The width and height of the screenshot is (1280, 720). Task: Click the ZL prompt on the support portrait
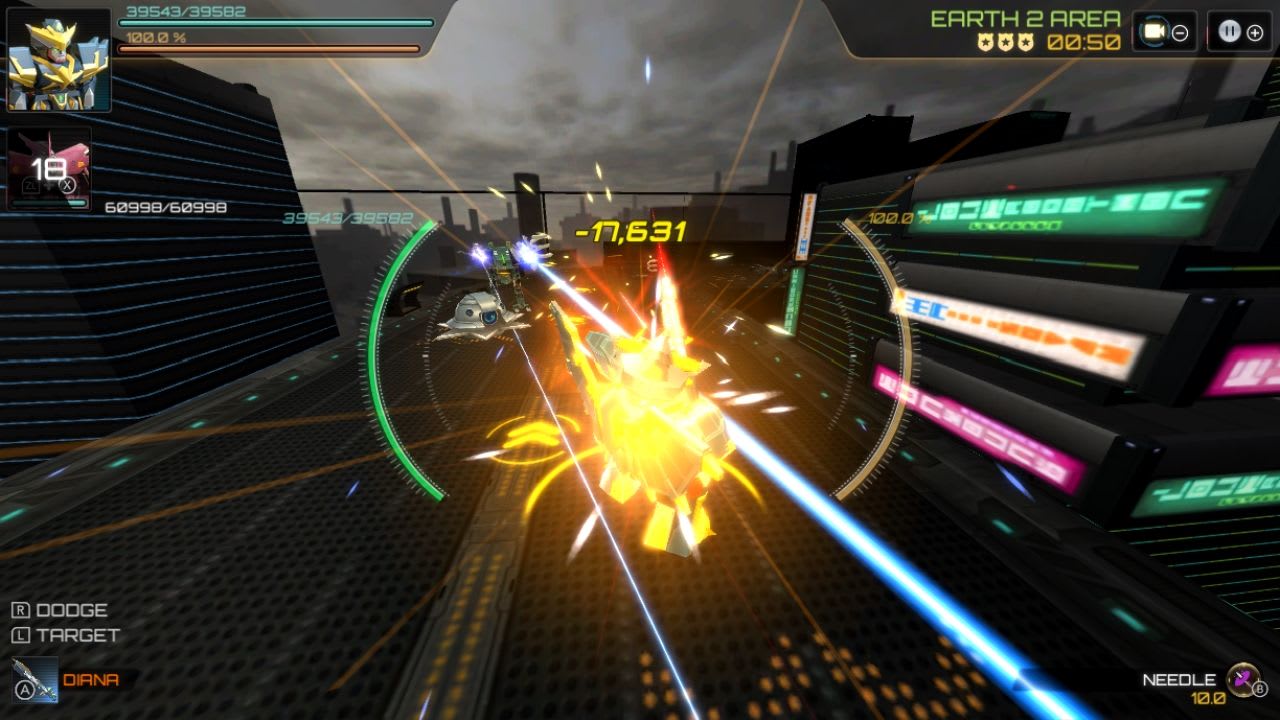pyautogui.click(x=31, y=186)
